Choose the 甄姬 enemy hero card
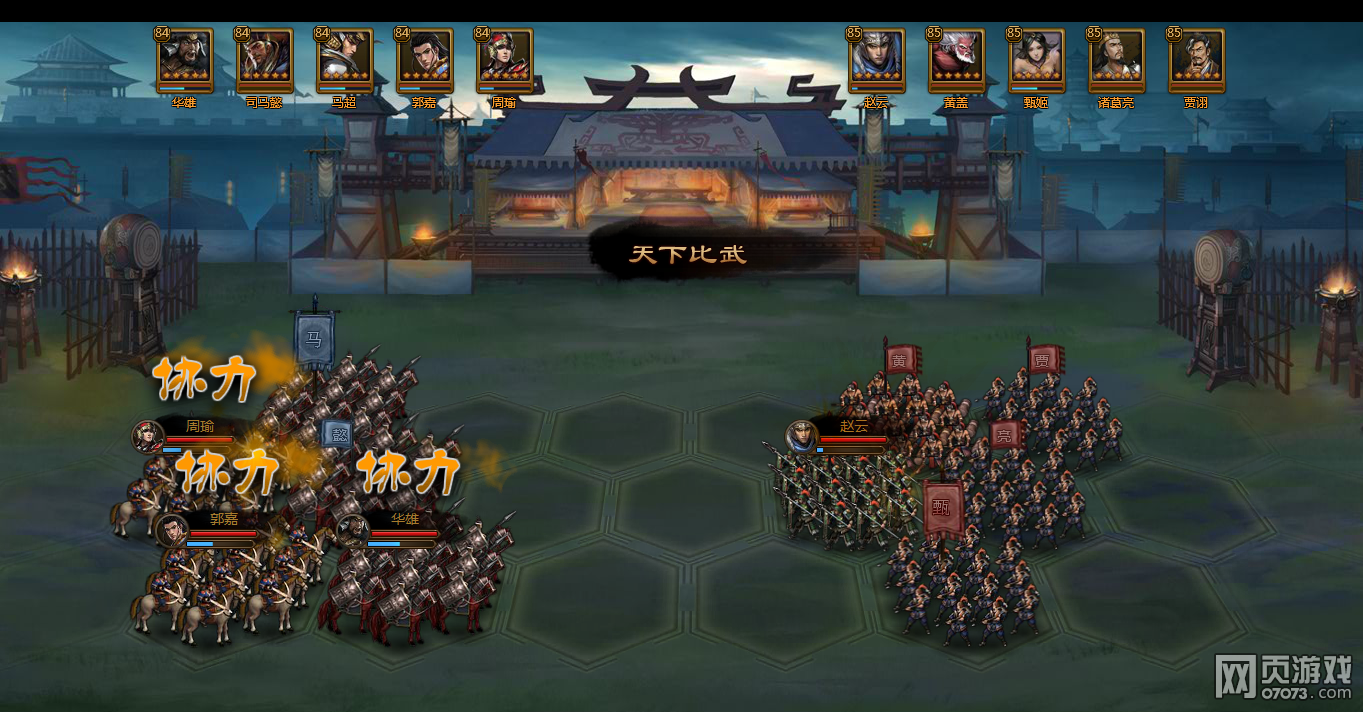 click(x=1037, y=59)
